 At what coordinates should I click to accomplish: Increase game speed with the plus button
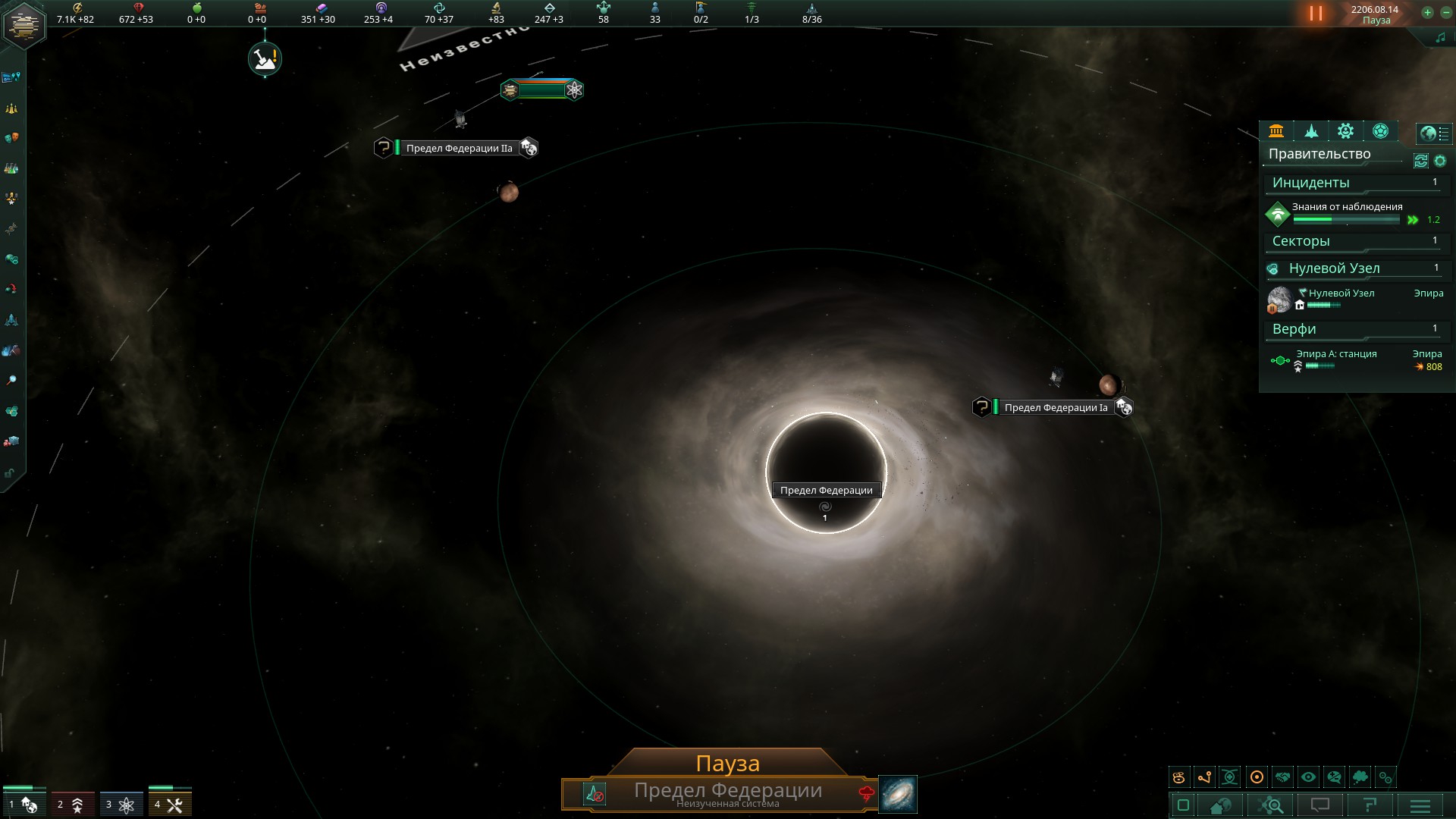coord(1427,13)
